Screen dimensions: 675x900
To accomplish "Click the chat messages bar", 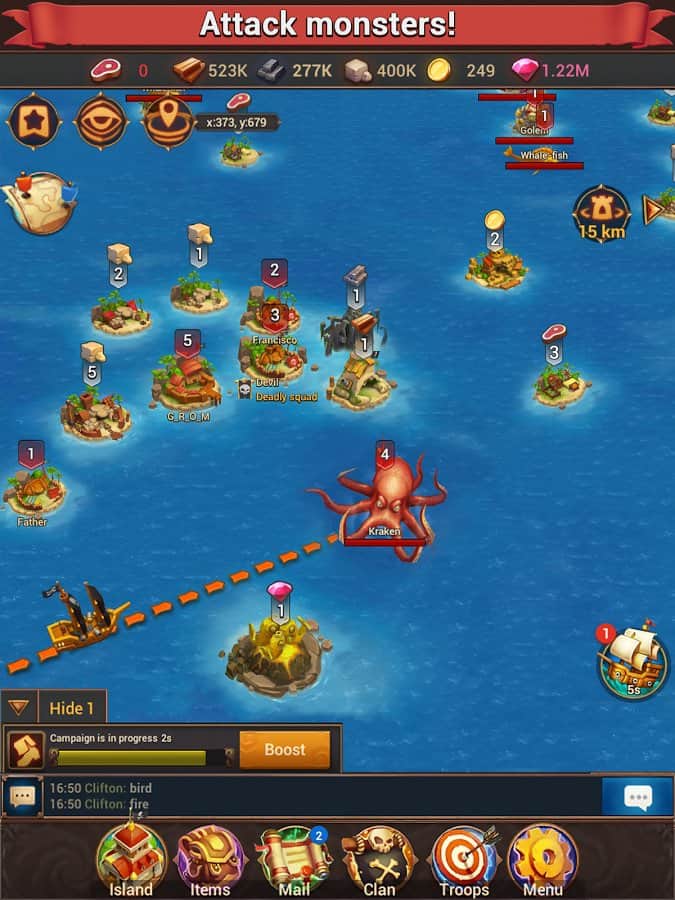I will [320, 796].
